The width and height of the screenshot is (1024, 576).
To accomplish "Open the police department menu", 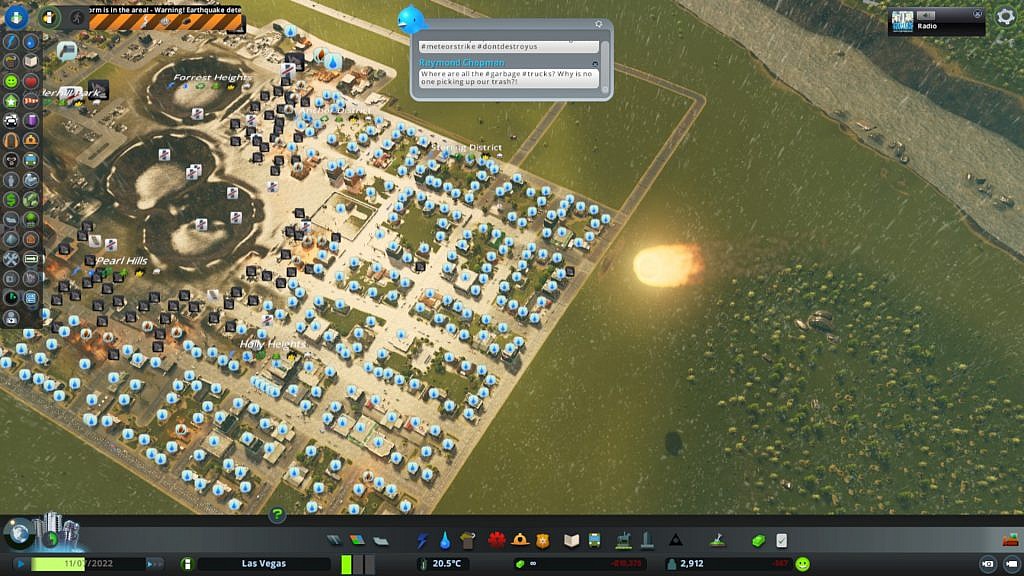I will 543,540.
